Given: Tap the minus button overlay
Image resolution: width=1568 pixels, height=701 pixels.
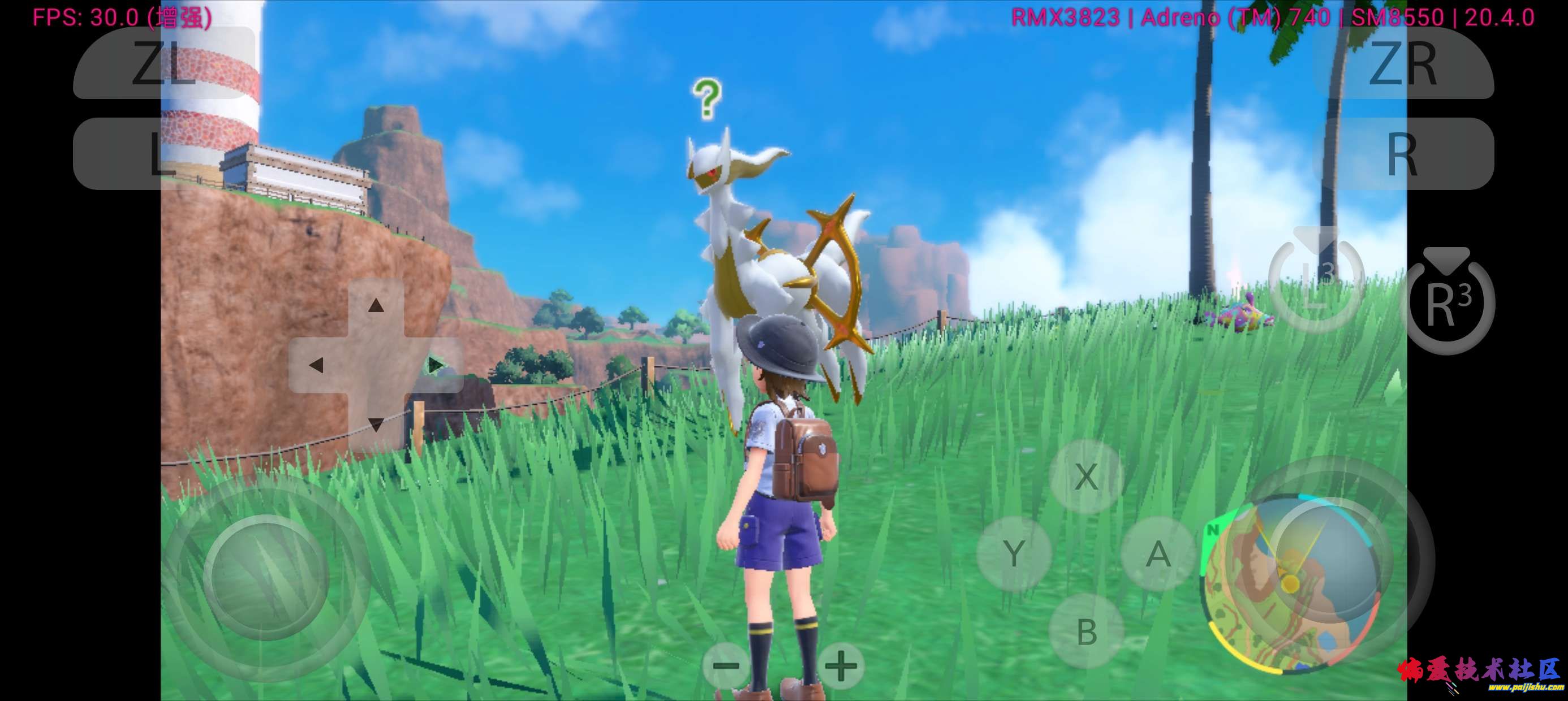Looking at the screenshot, I should pos(726,666).
